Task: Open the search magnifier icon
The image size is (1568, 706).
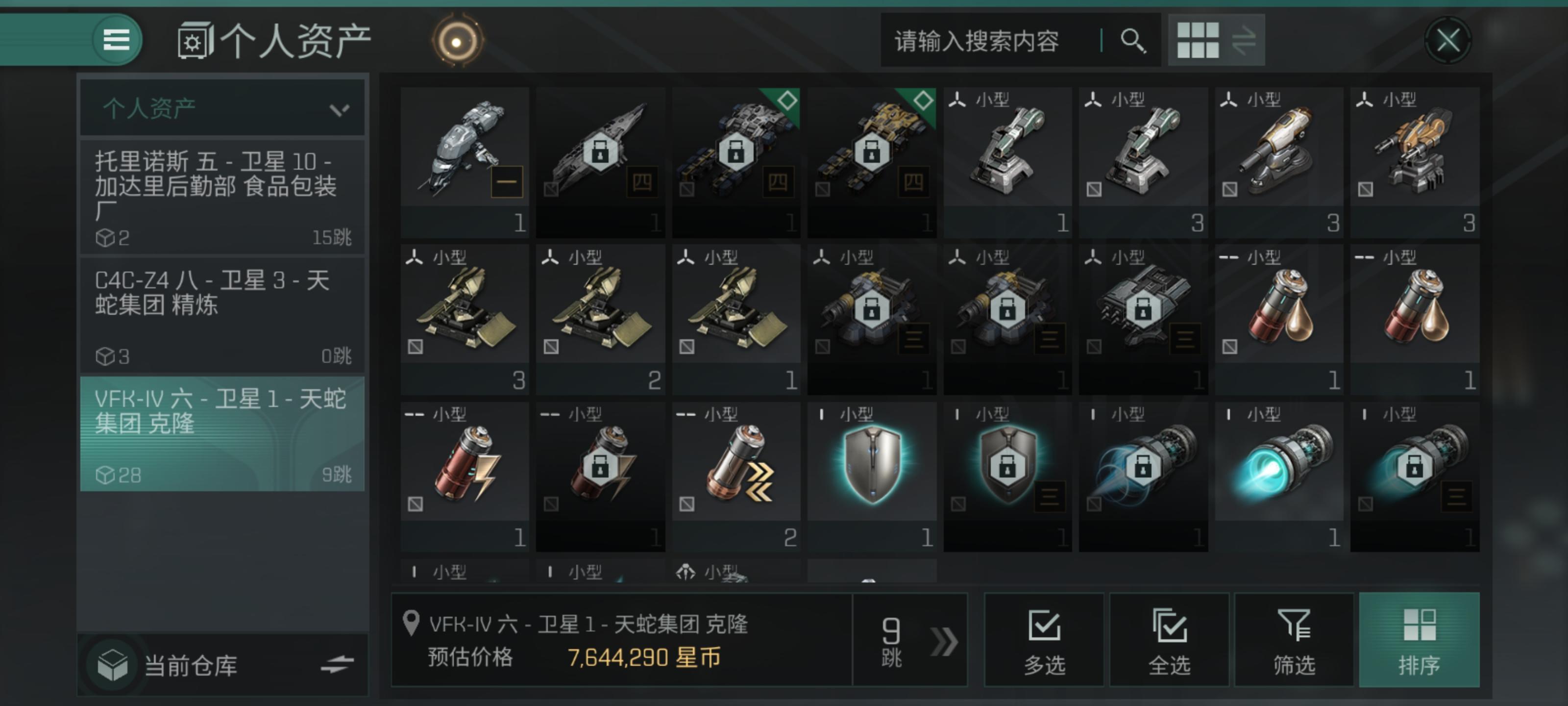Action: point(1133,41)
